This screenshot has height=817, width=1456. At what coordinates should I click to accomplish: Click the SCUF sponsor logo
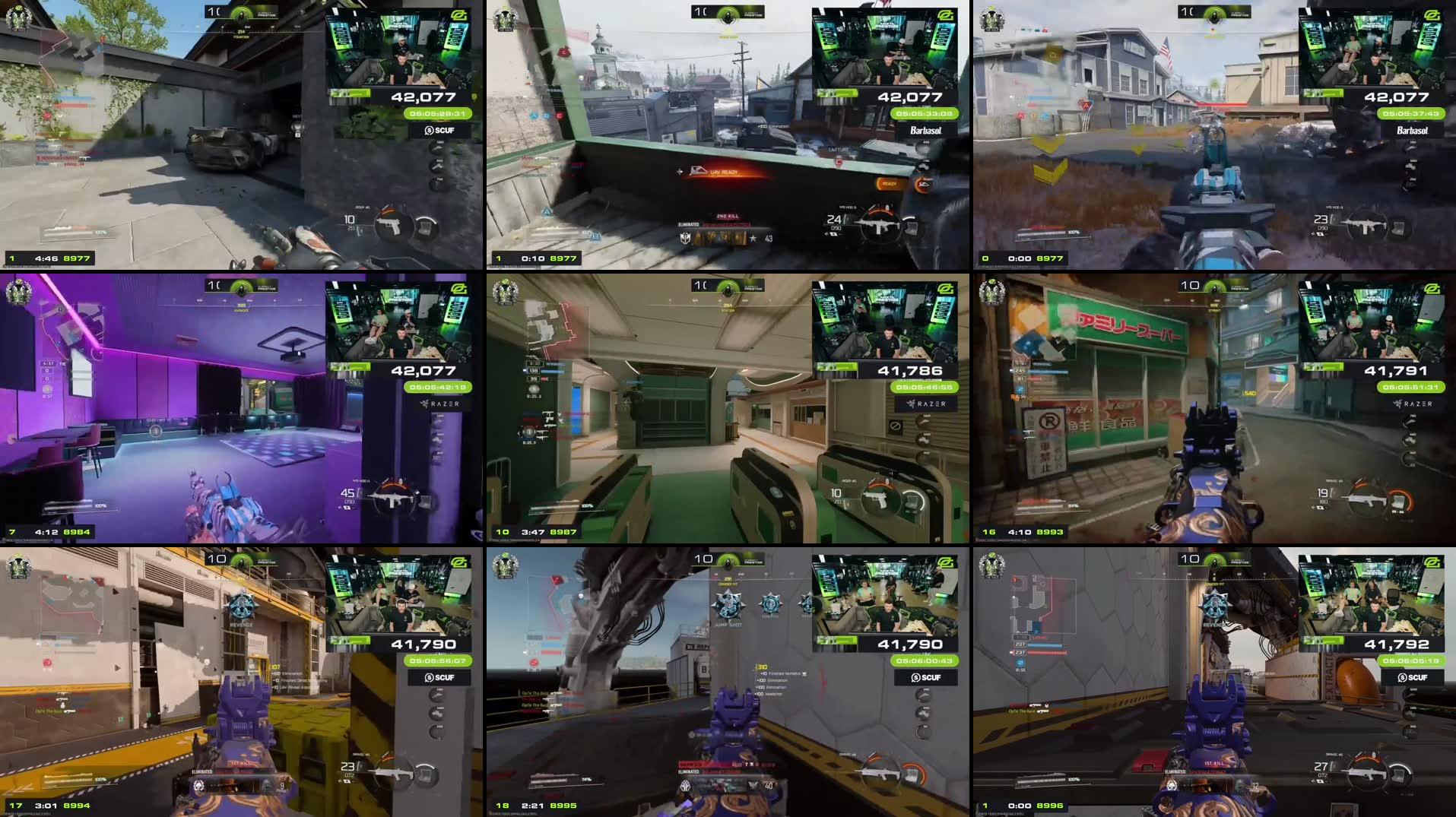pos(440,130)
